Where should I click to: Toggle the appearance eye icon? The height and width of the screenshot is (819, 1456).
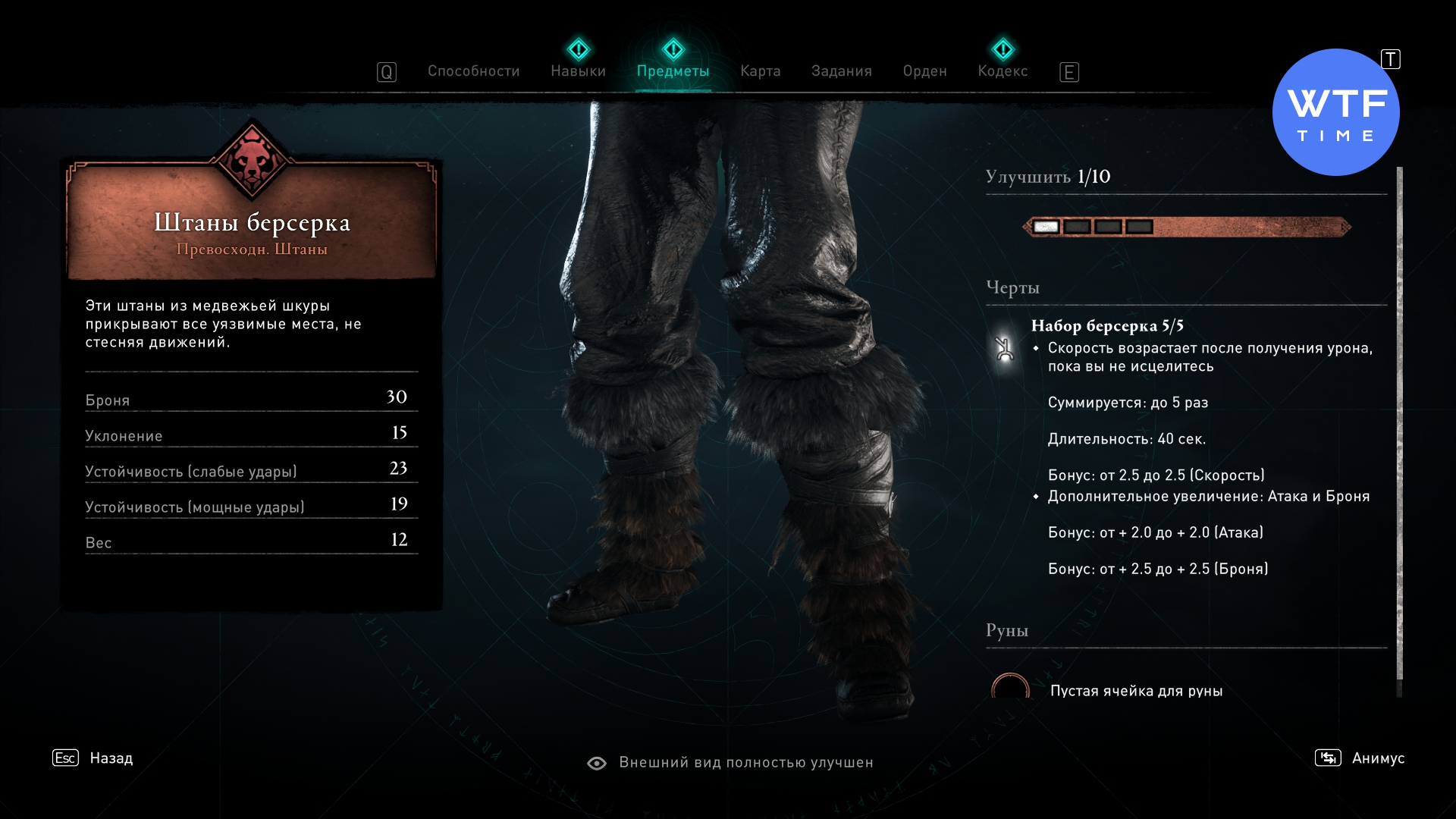pos(597,763)
